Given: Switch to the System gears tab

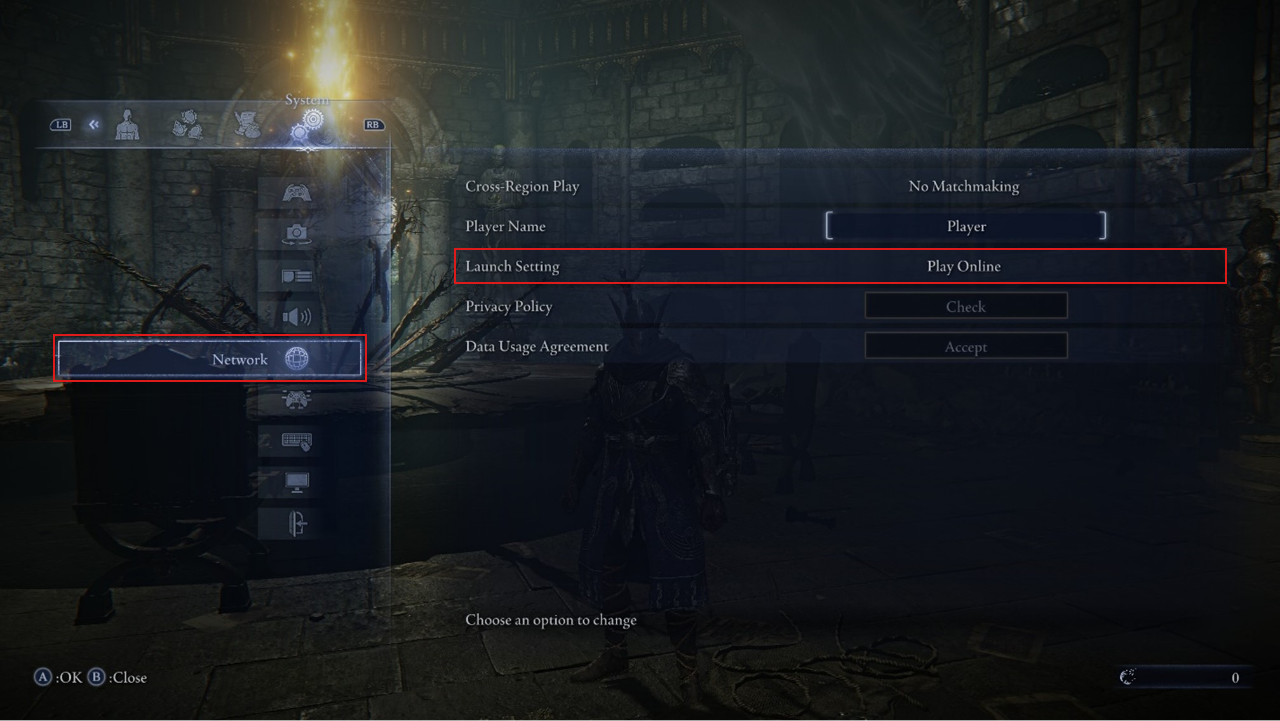Looking at the screenshot, I should click(307, 127).
